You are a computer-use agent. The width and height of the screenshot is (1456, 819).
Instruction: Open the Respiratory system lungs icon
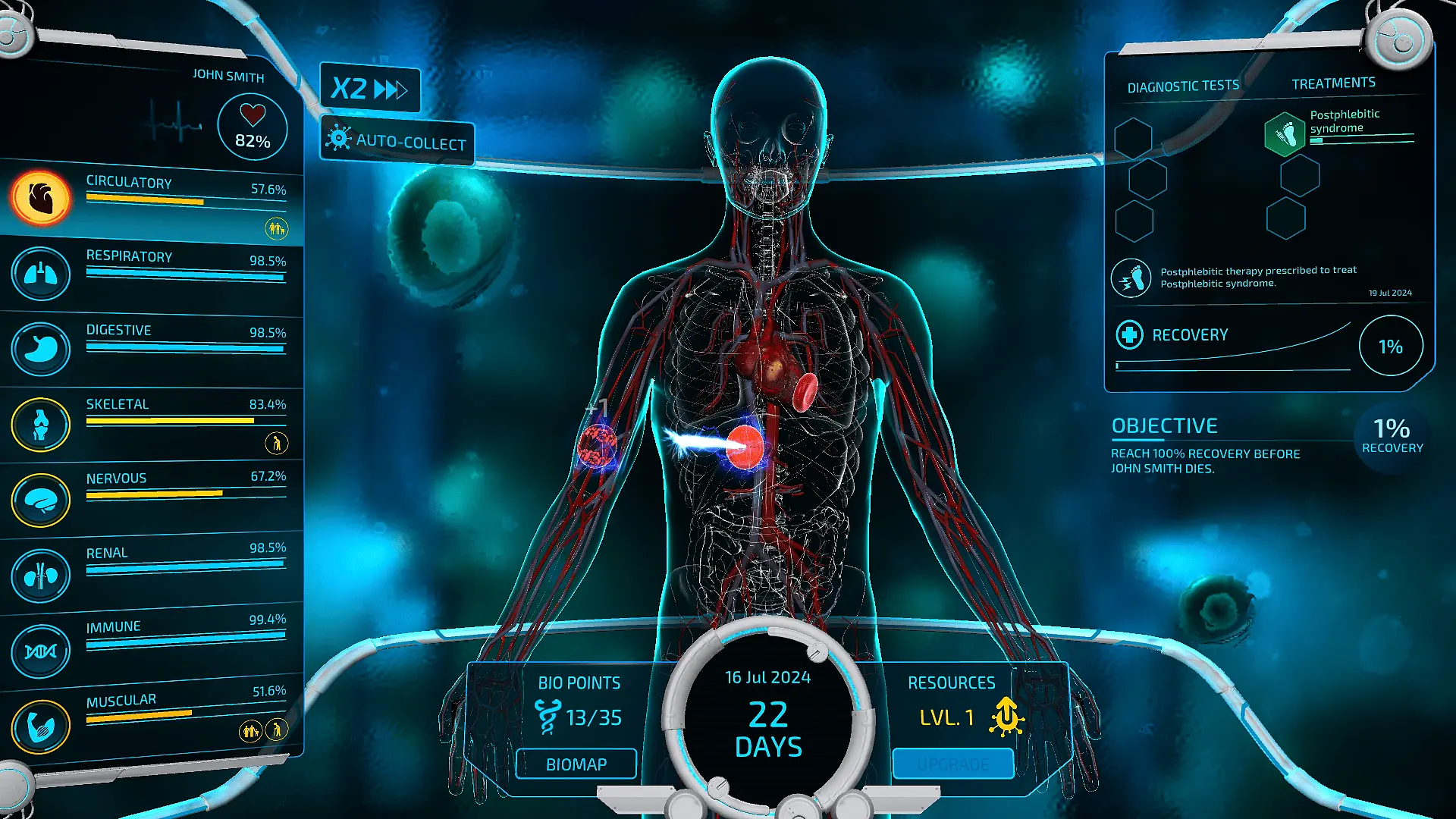[x=41, y=273]
